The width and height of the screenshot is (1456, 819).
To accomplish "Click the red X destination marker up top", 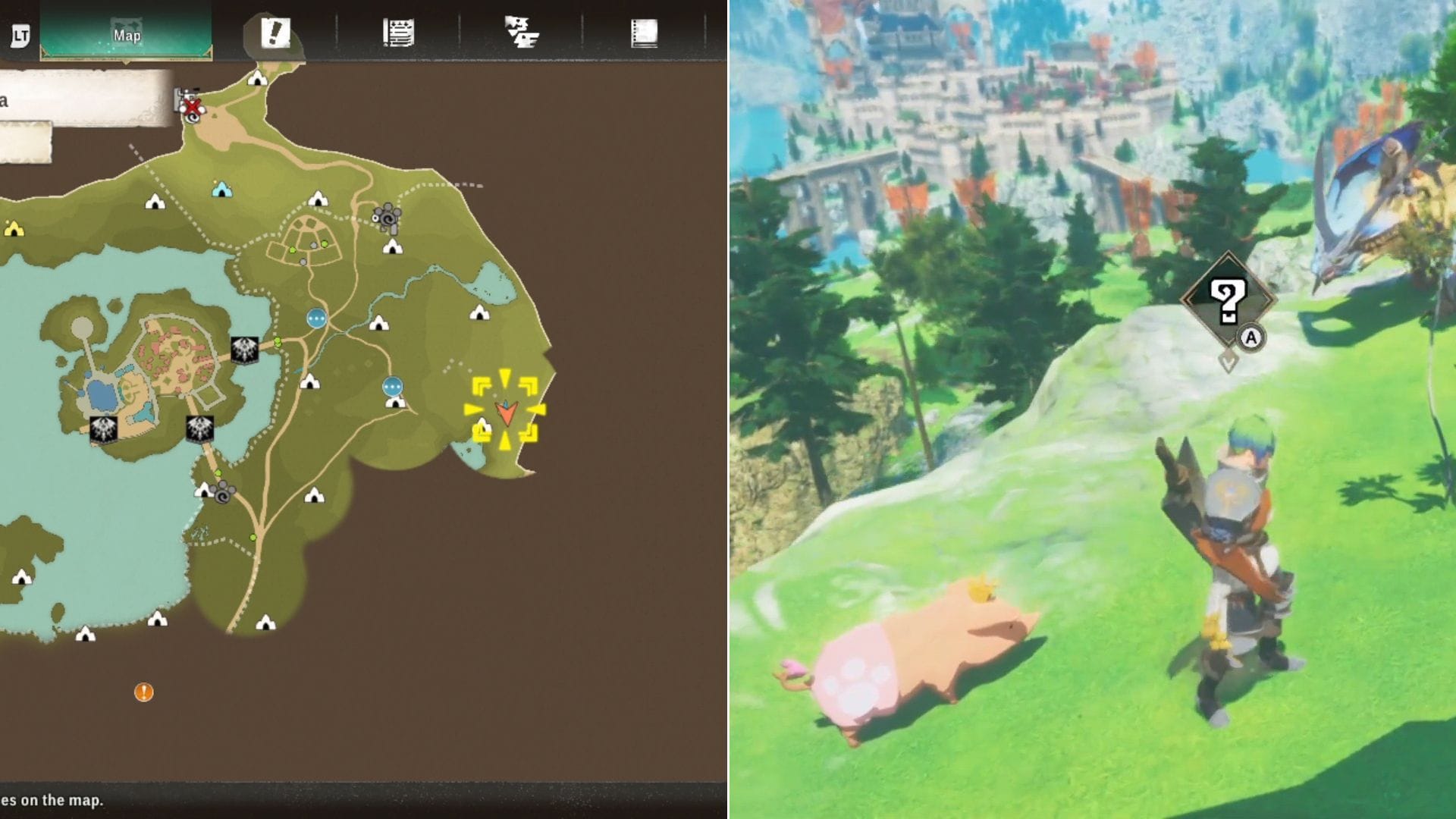I will point(192,108).
